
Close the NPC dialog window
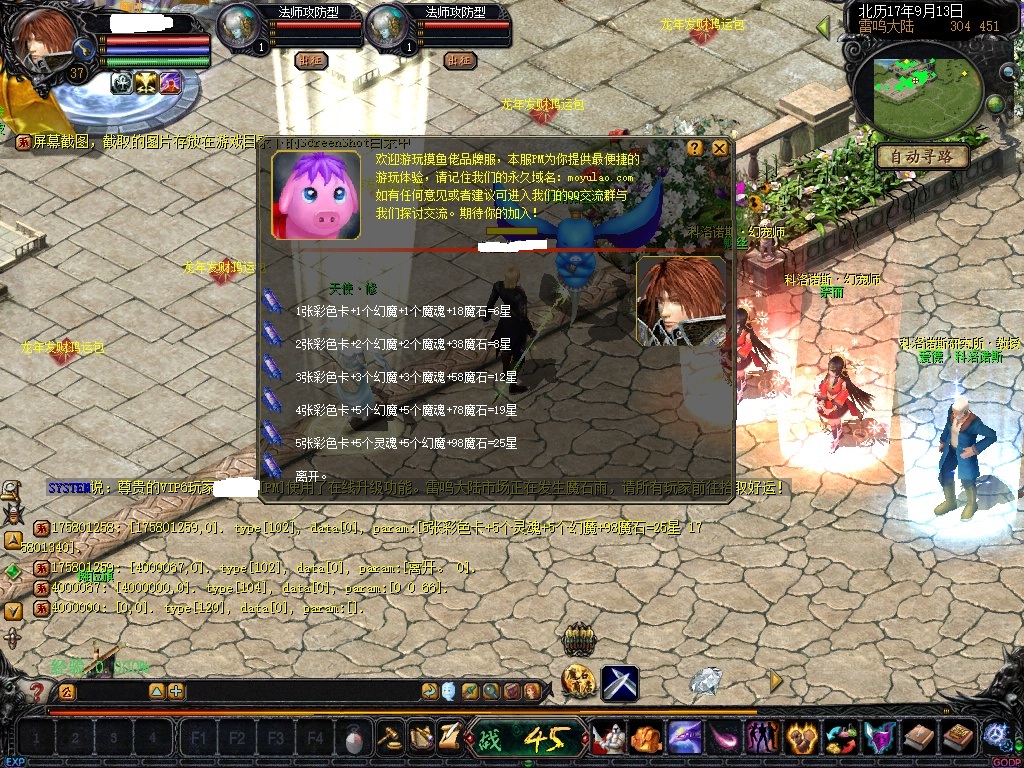[719, 148]
